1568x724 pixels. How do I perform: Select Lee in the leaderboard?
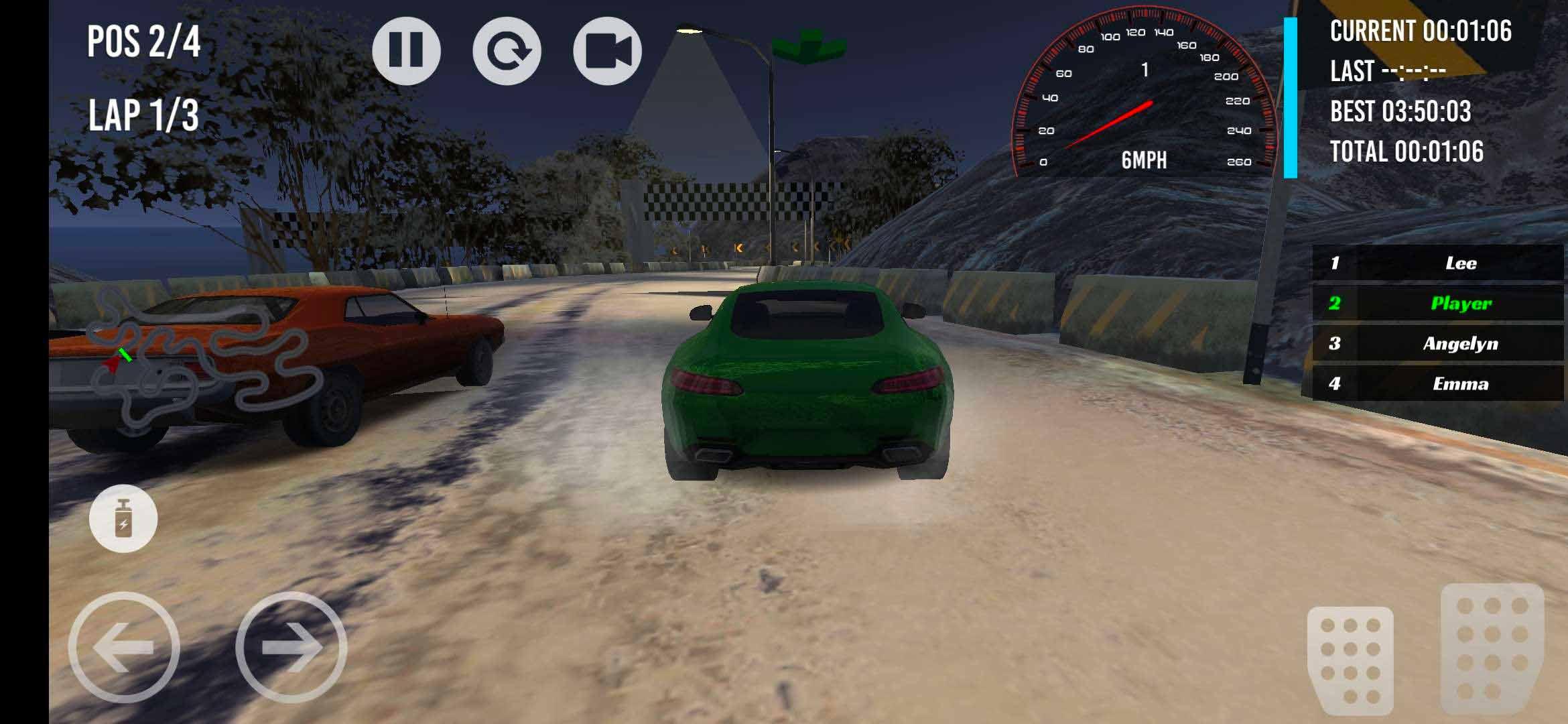[x=1437, y=263]
